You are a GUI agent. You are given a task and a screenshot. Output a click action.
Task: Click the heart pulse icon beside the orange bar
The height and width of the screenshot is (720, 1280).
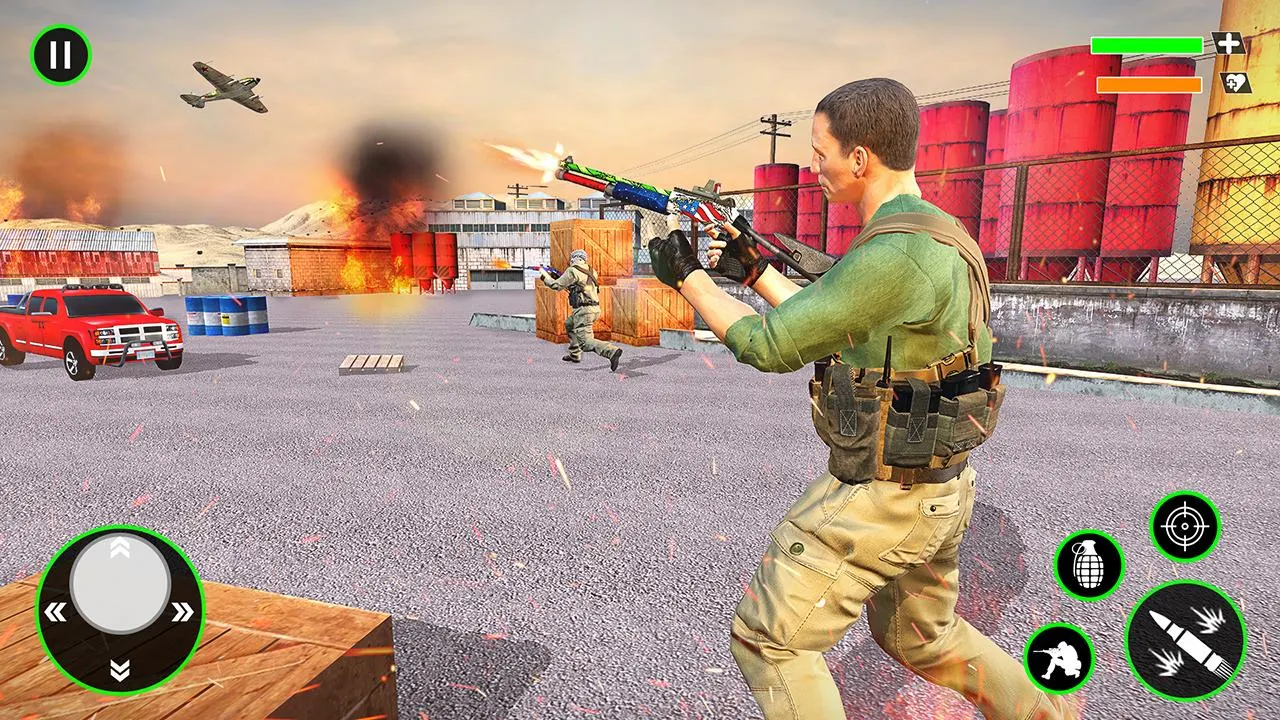coord(1236,83)
